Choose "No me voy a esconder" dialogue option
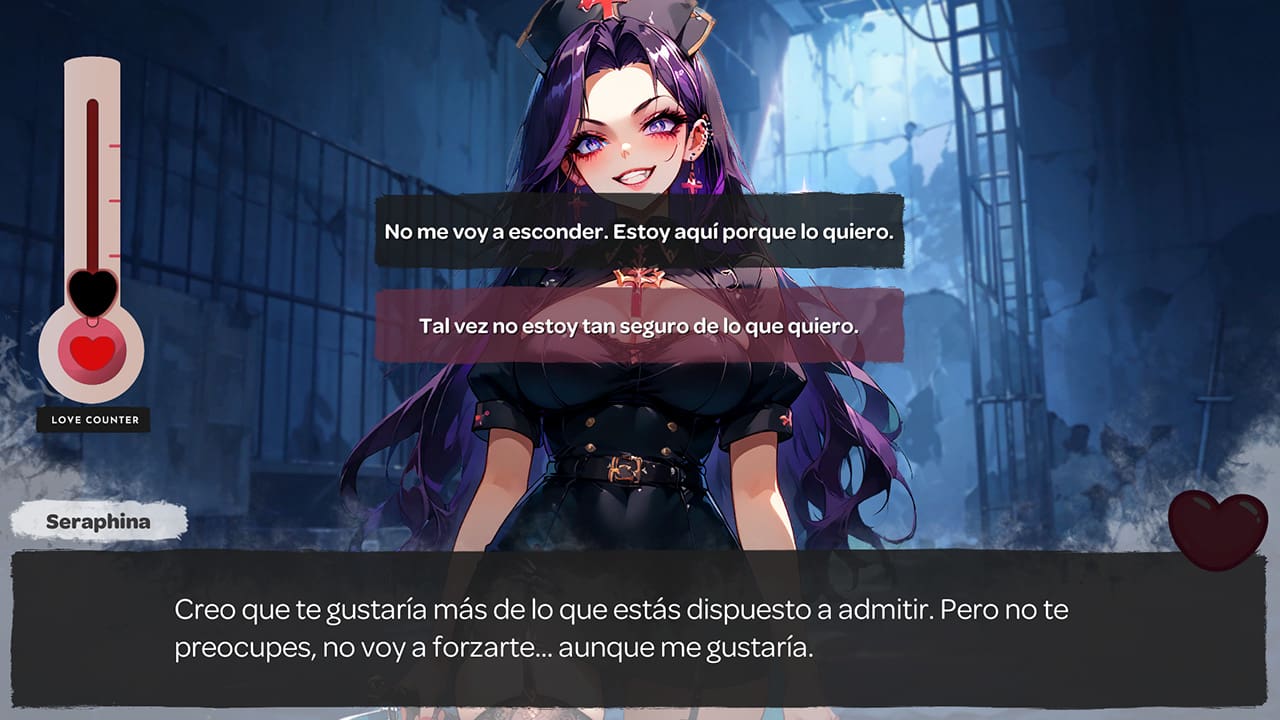 pyautogui.click(x=640, y=232)
